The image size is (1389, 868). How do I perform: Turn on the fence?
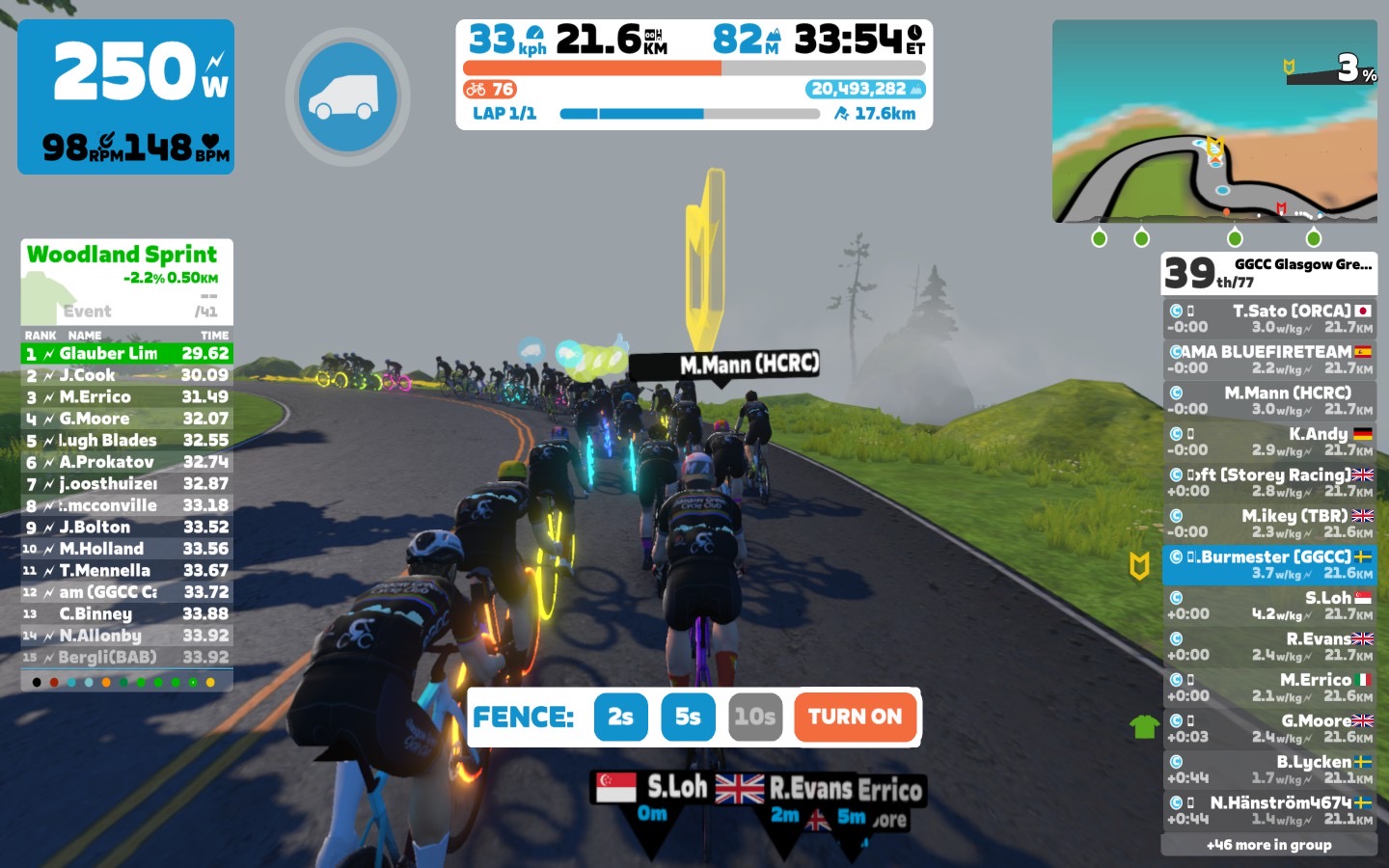pos(855,718)
